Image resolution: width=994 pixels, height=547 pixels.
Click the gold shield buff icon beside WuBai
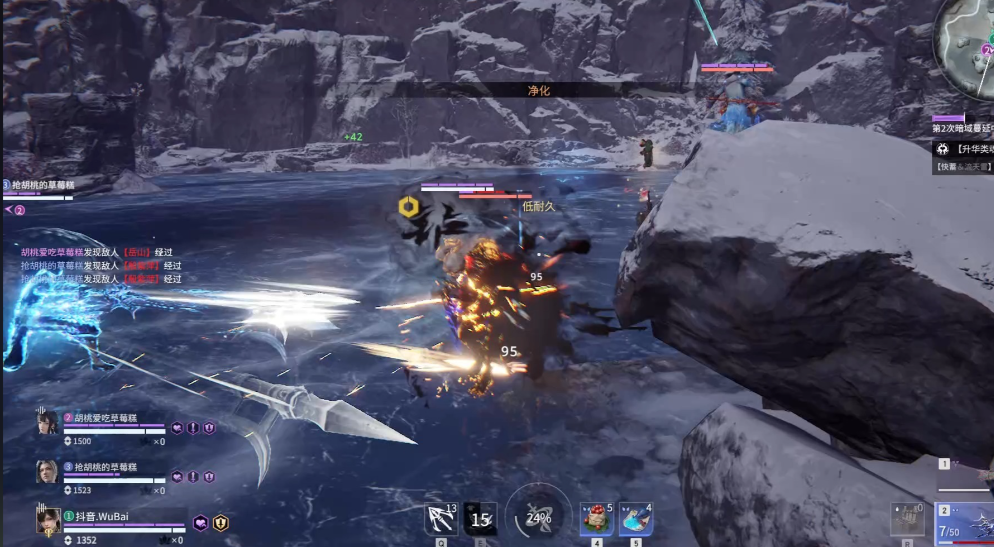tap(221, 522)
